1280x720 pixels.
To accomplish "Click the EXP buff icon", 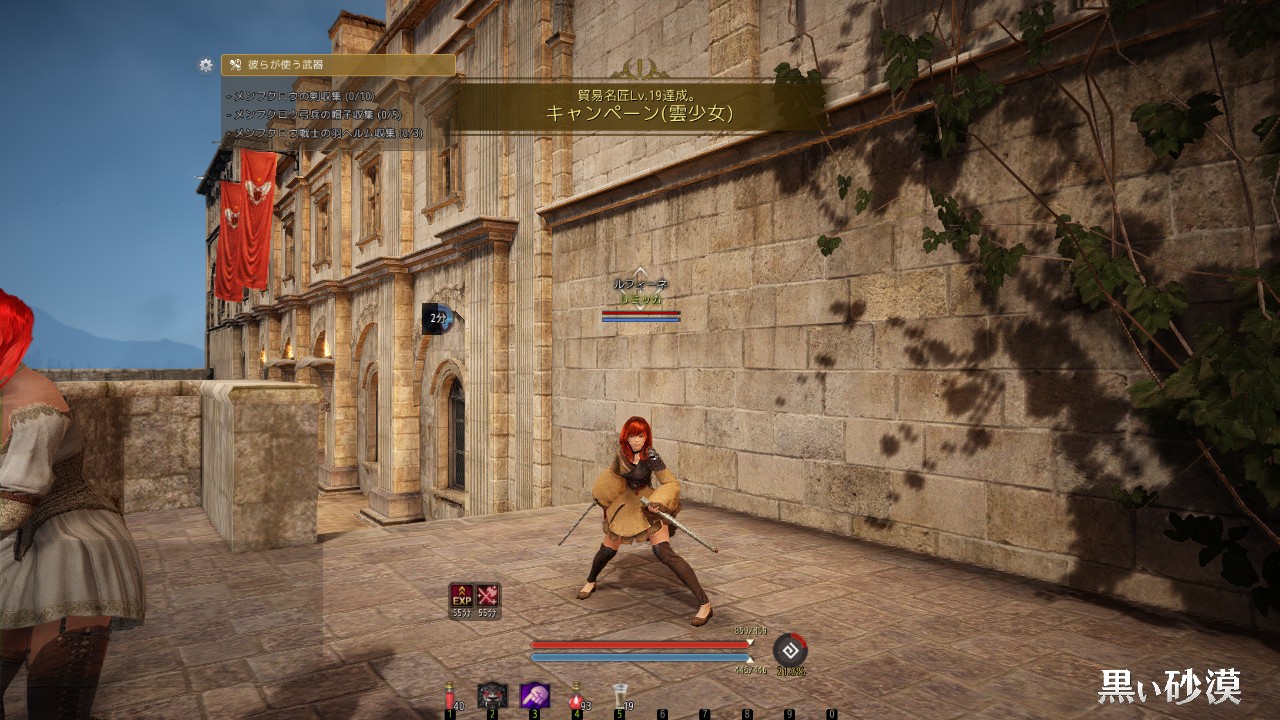I will [x=461, y=596].
